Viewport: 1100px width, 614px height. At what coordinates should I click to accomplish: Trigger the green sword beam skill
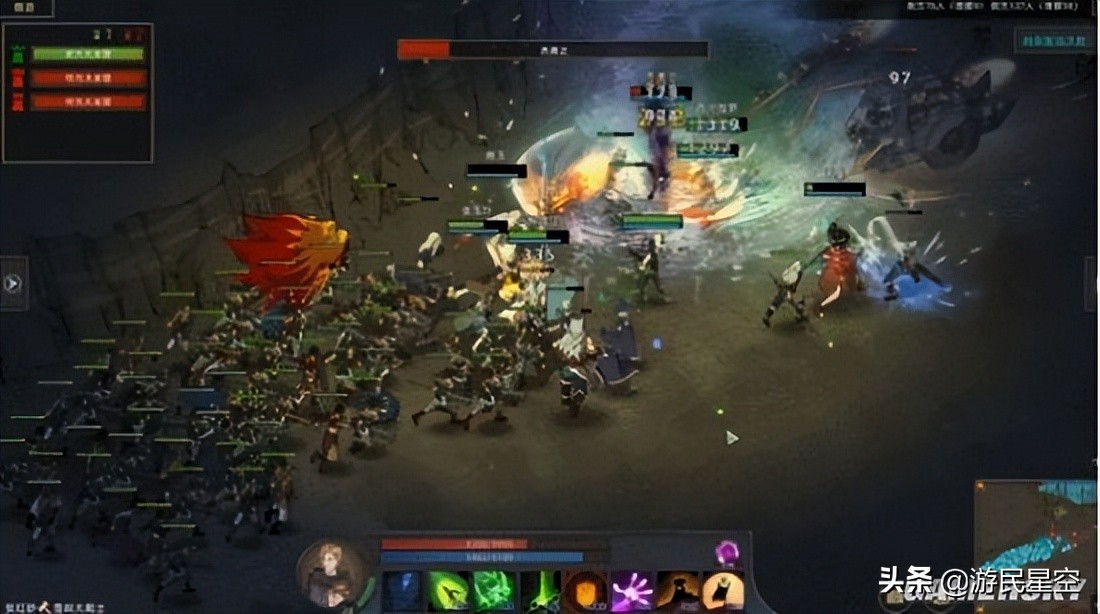pyautogui.click(x=539, y=592)
